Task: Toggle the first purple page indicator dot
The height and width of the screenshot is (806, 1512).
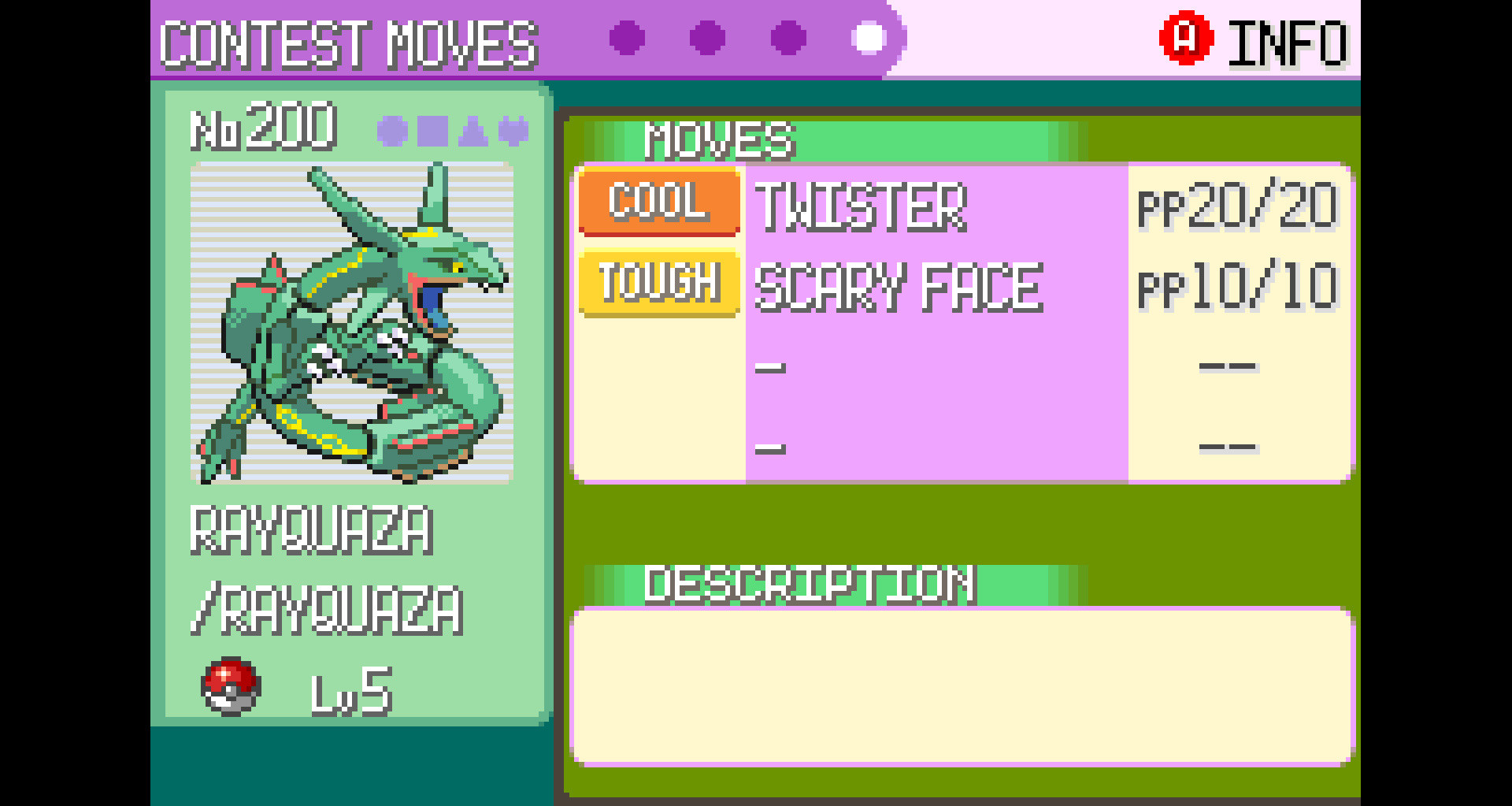Action: [626, 36]
